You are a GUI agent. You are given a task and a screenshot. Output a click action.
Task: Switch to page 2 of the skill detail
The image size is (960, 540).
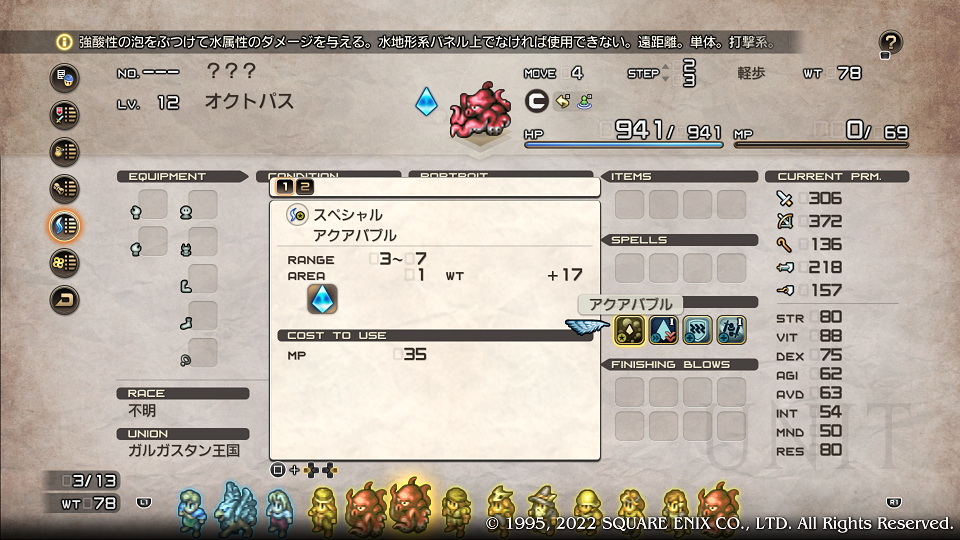tap(304, 186)
